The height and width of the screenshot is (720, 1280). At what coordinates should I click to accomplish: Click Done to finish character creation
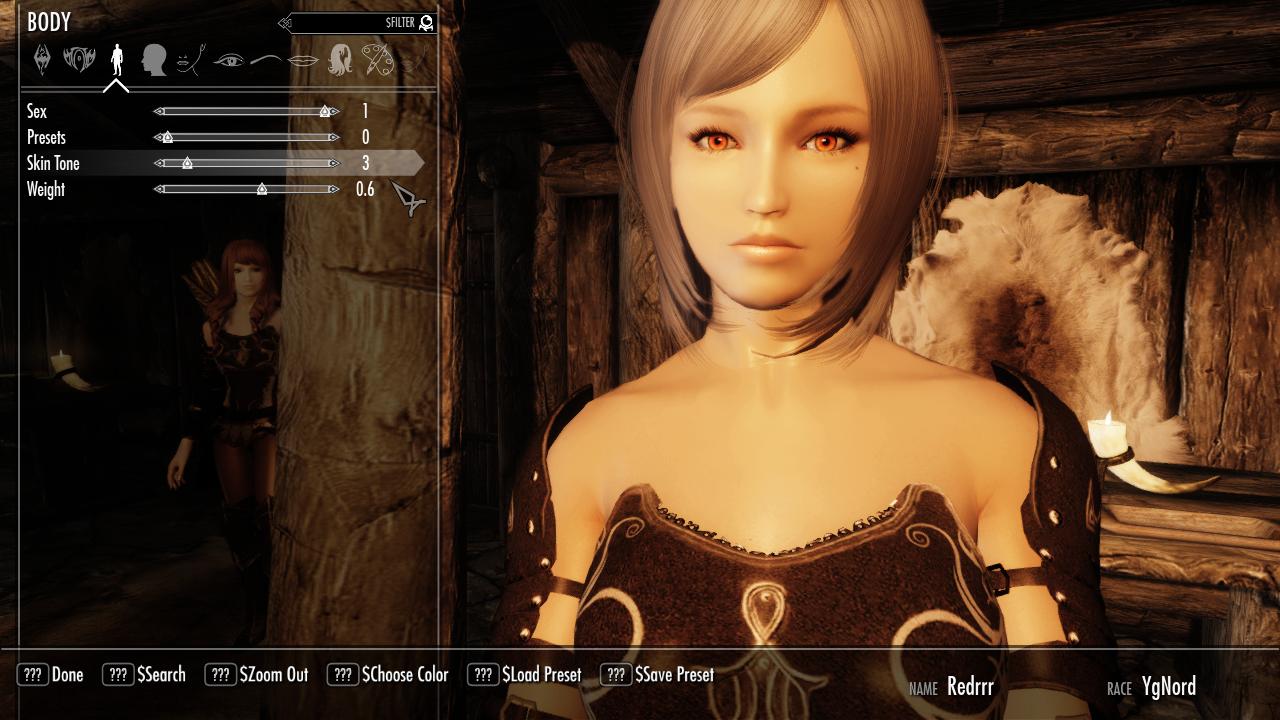point(51,675)
